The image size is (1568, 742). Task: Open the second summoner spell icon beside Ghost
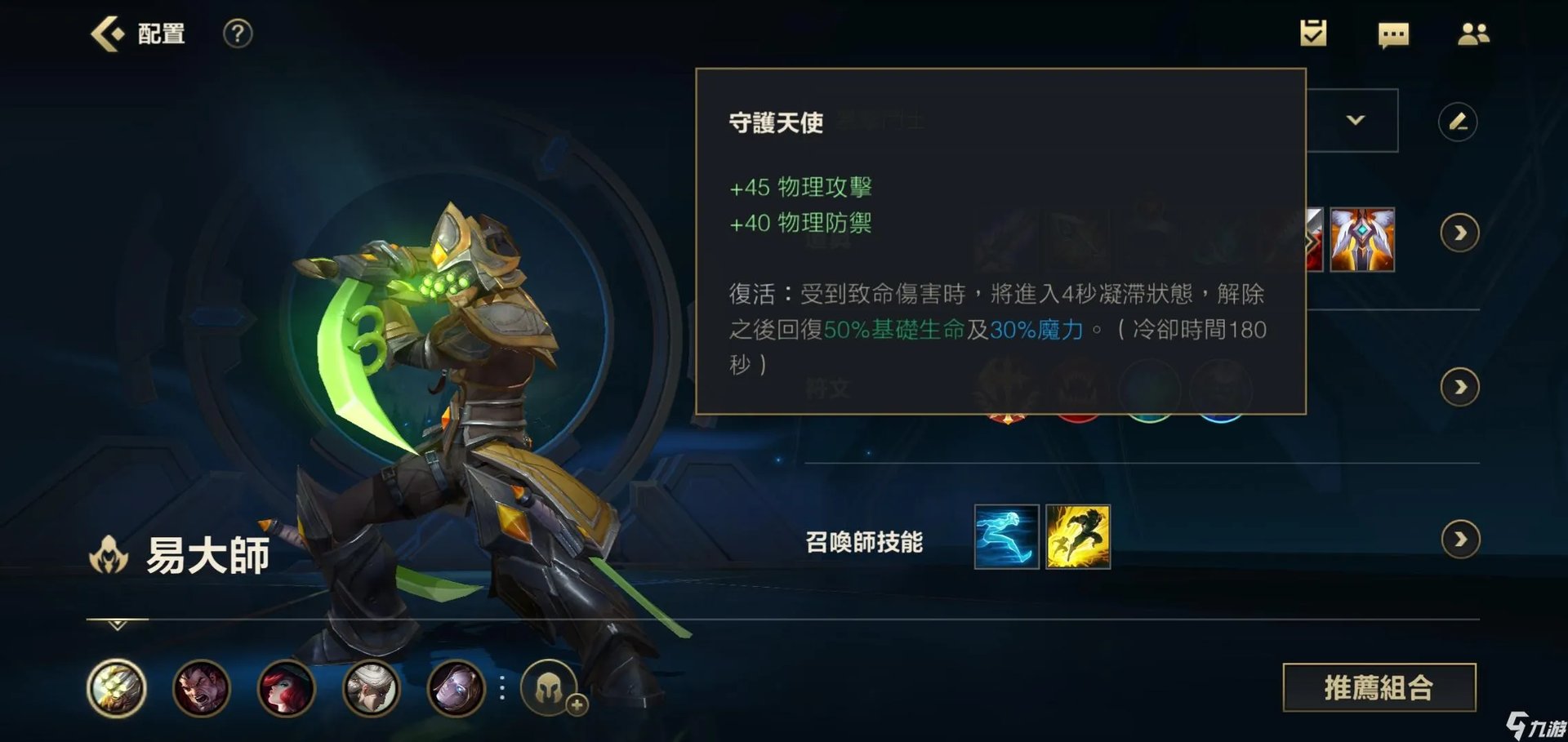pos(1080,536)
